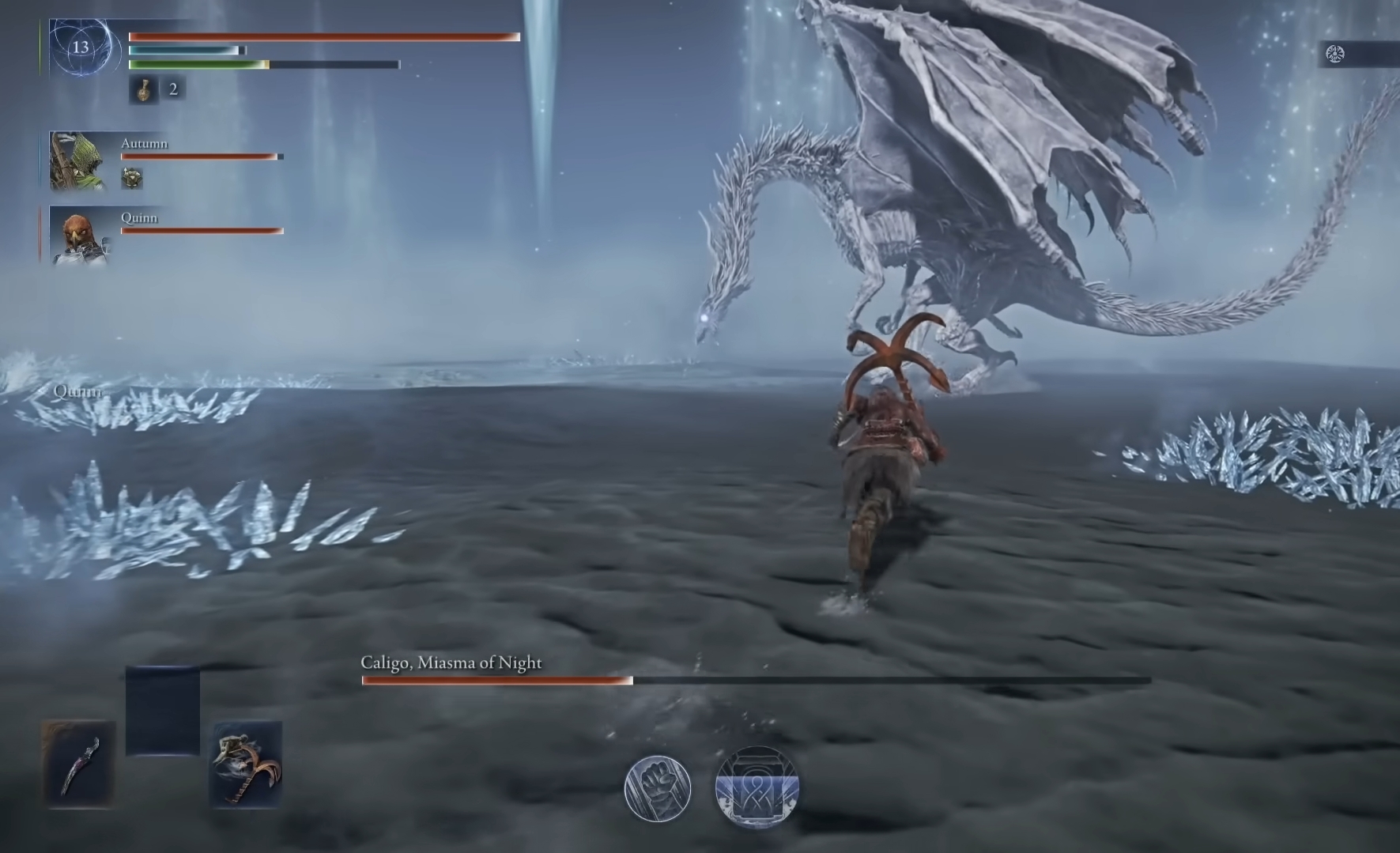
Task: Select the flask item icon
Action: click(x=143, y=89)
